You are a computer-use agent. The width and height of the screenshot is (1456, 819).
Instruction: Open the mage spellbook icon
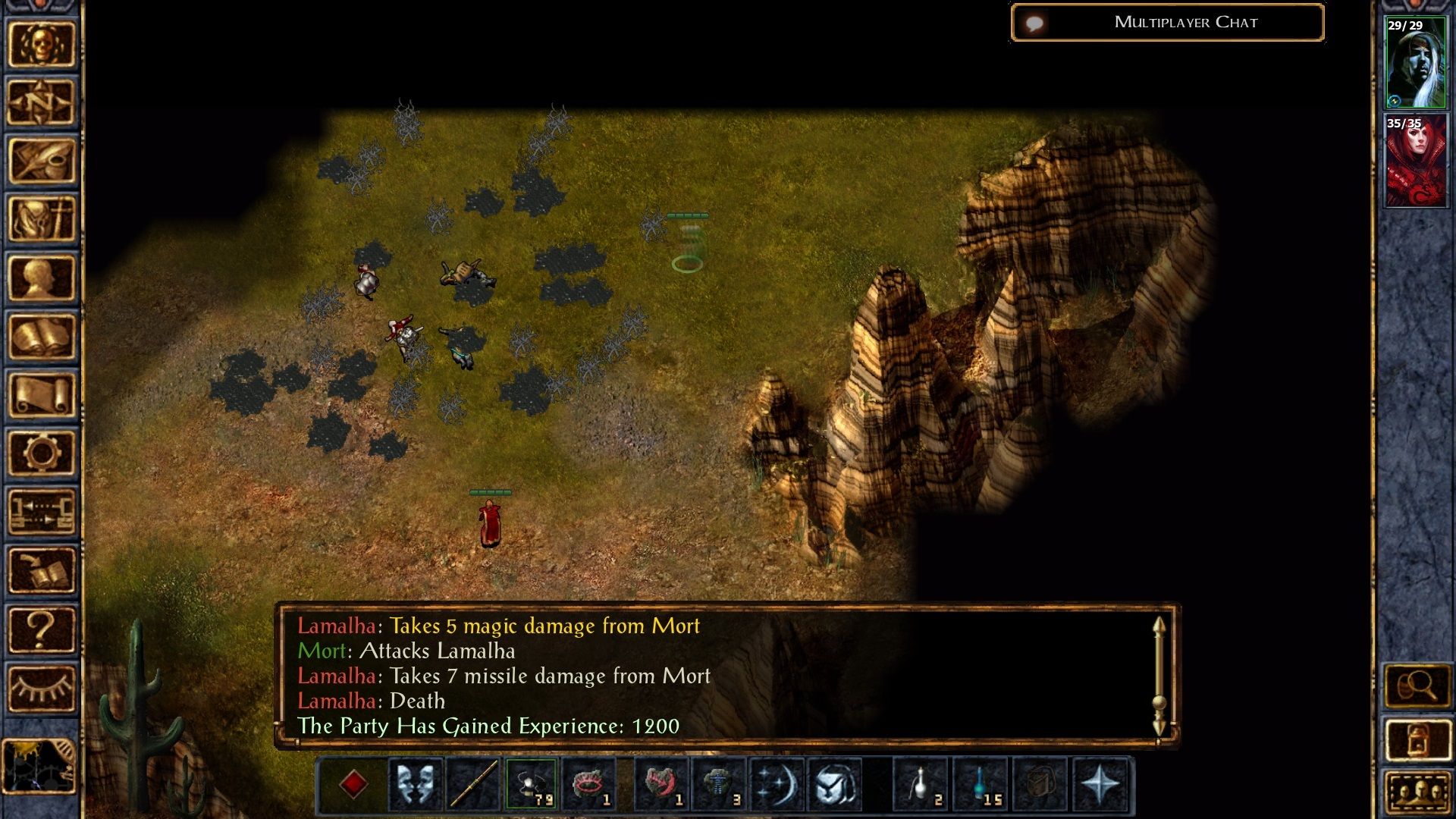coord(42,337)
